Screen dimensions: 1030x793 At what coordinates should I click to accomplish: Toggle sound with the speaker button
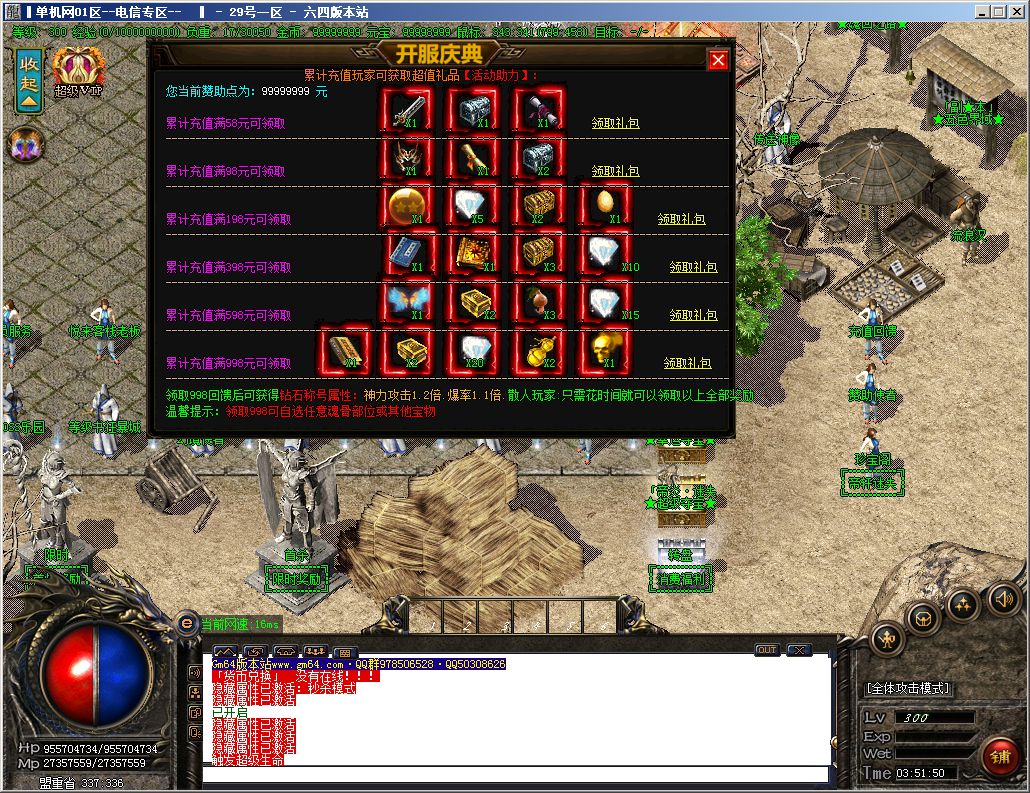pos(1003,600)
